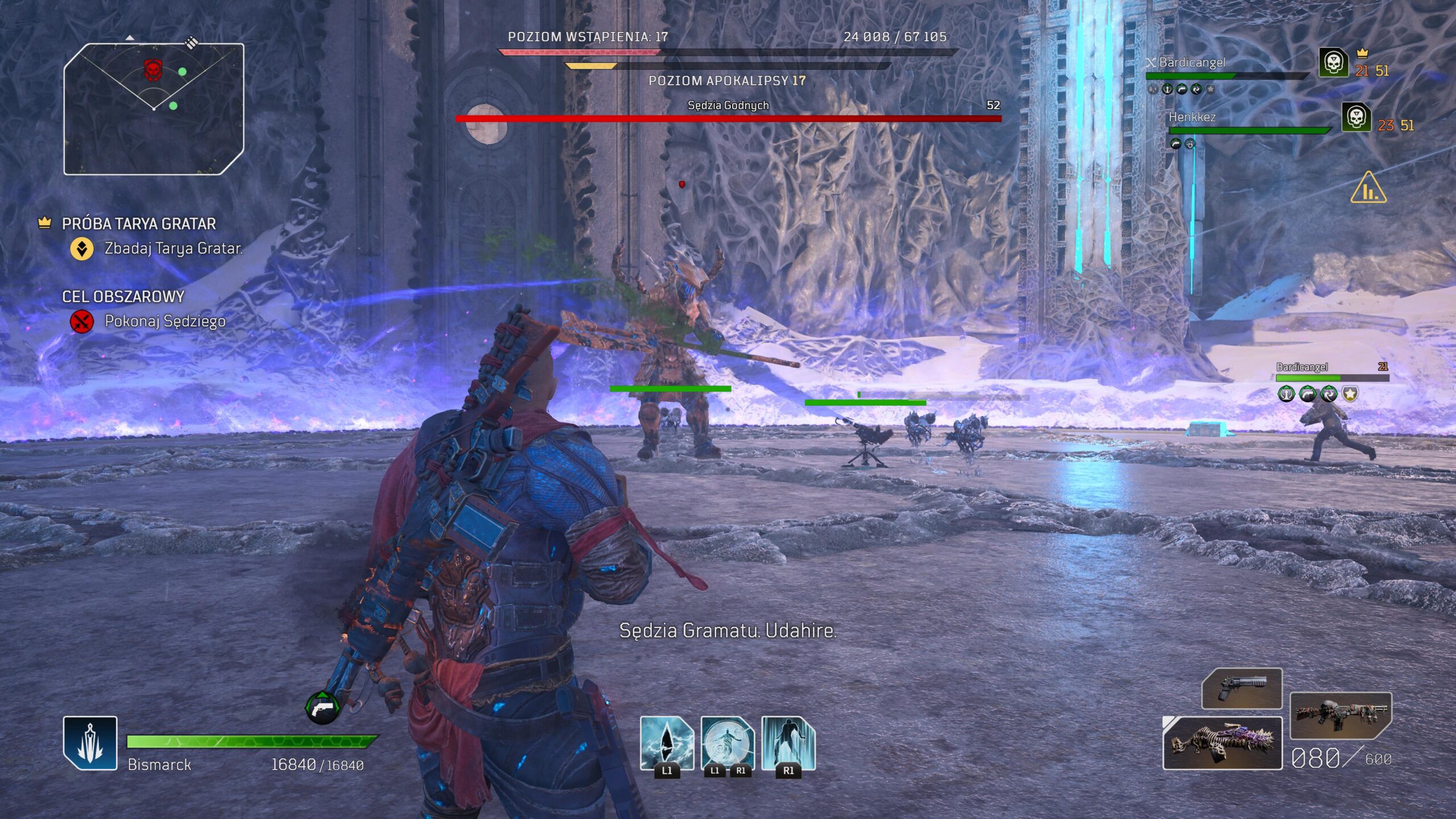Click the minimap in the corner
This screenshot has width=1456, height=819.
[x=154, y=109]
